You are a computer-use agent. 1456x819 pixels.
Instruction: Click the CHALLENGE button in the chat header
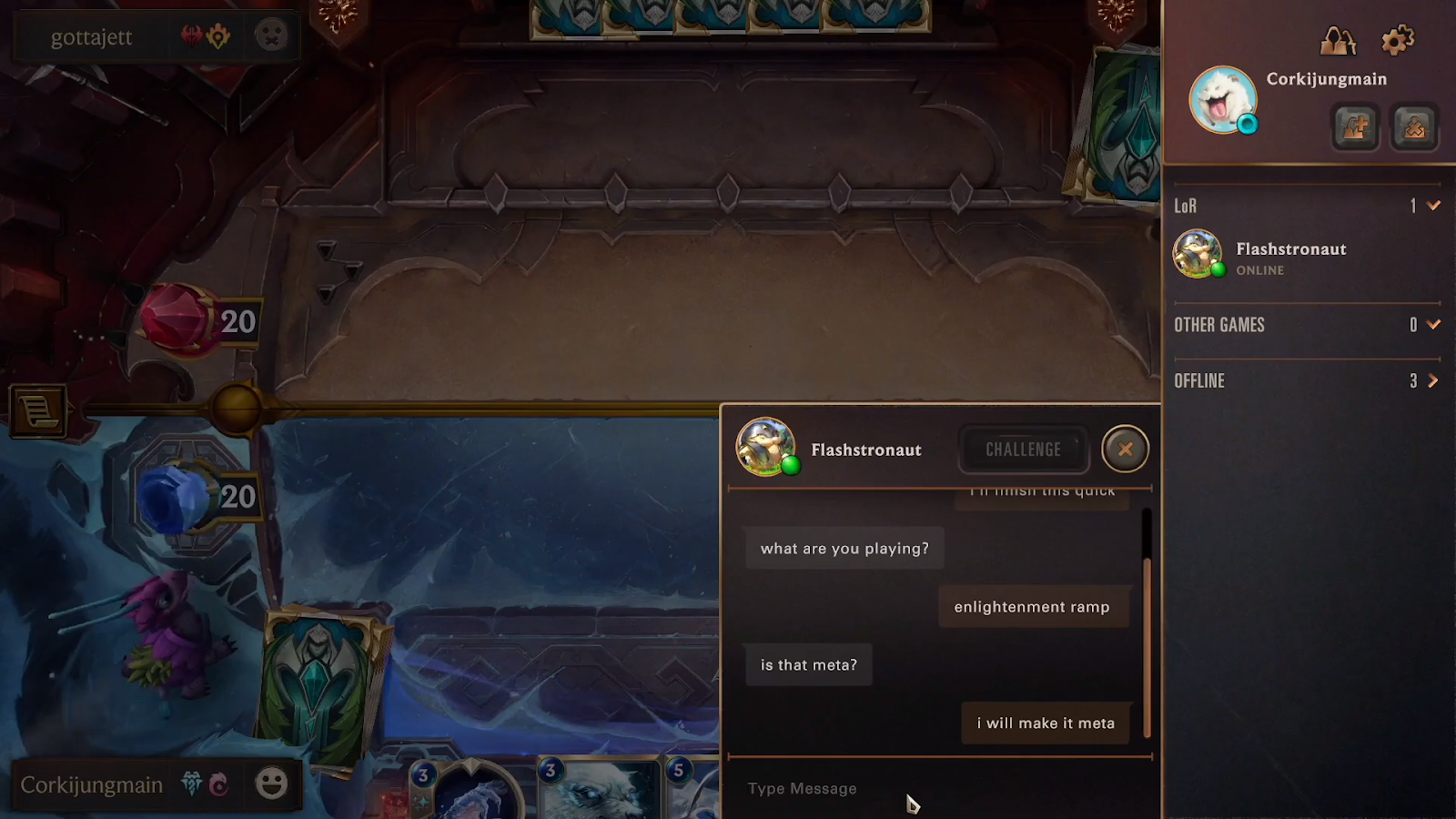click(x=1023, y=450)
